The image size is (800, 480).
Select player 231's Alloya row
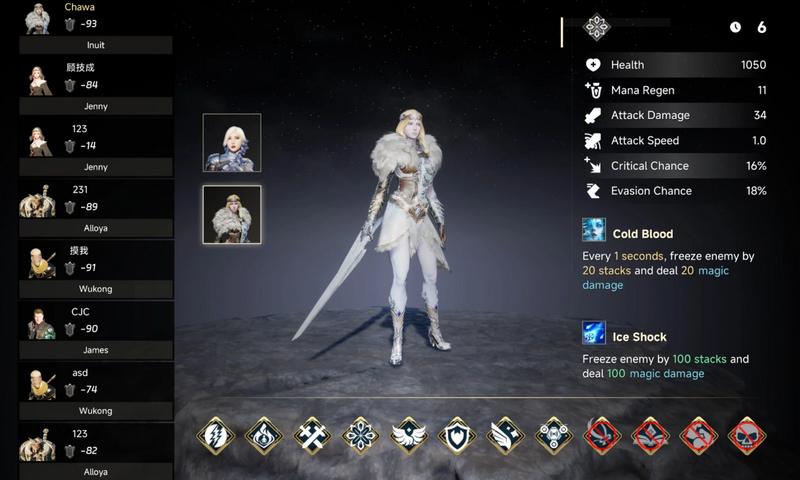95,208
